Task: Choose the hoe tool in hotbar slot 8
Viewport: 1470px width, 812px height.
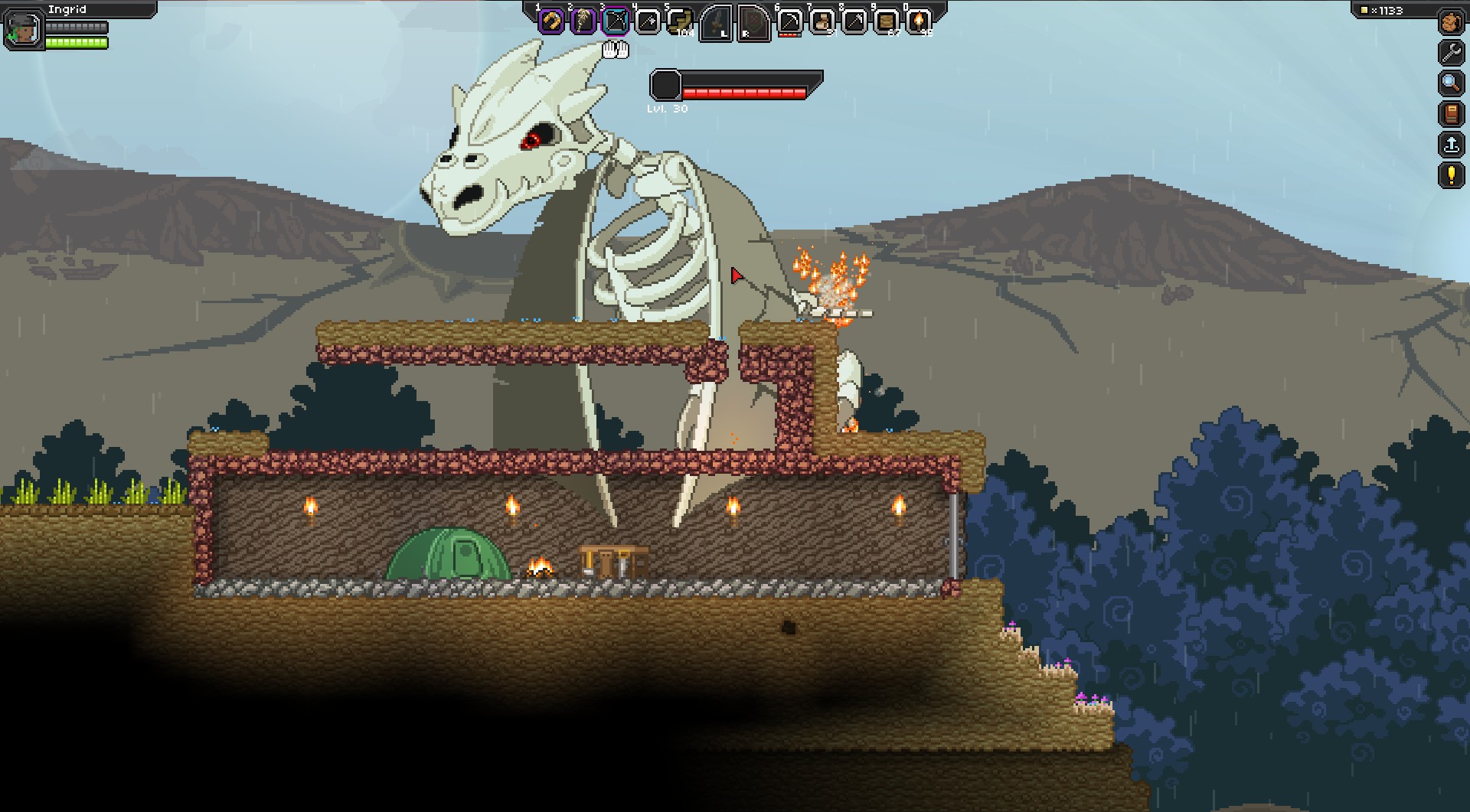Action: click(x=854, y=21)
